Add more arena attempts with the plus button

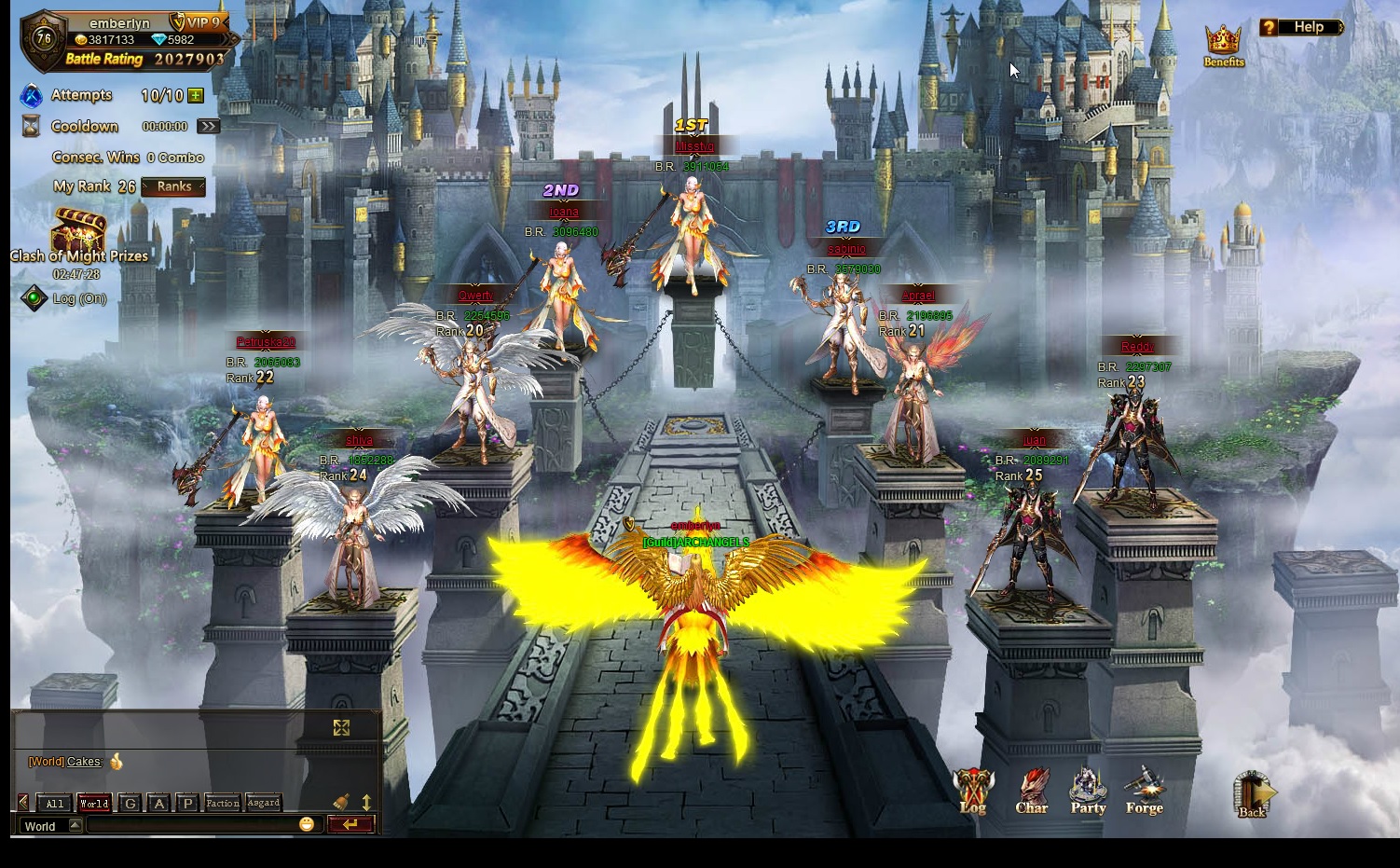(196, 95)
